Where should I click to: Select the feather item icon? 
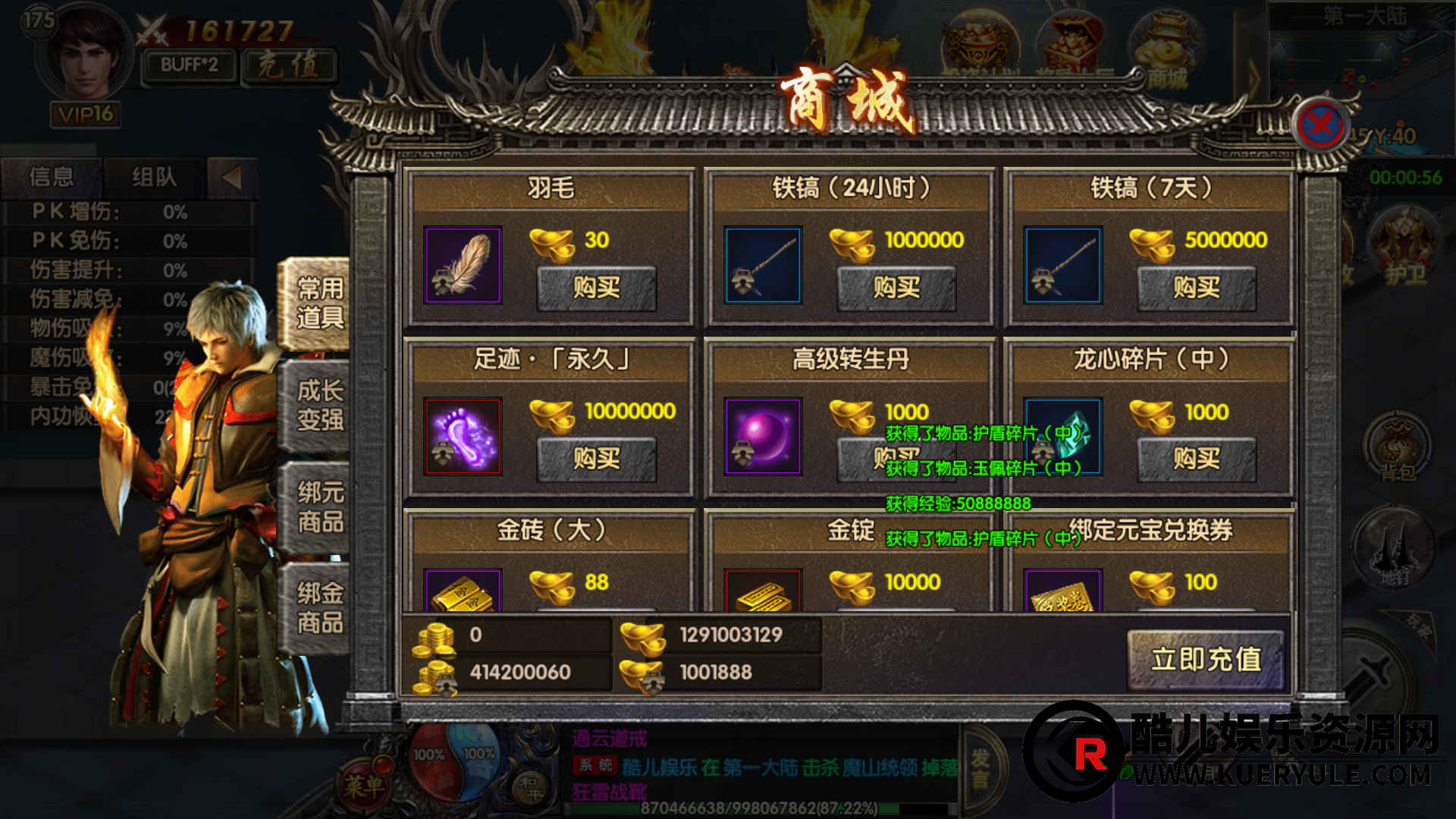coord(463,265)
